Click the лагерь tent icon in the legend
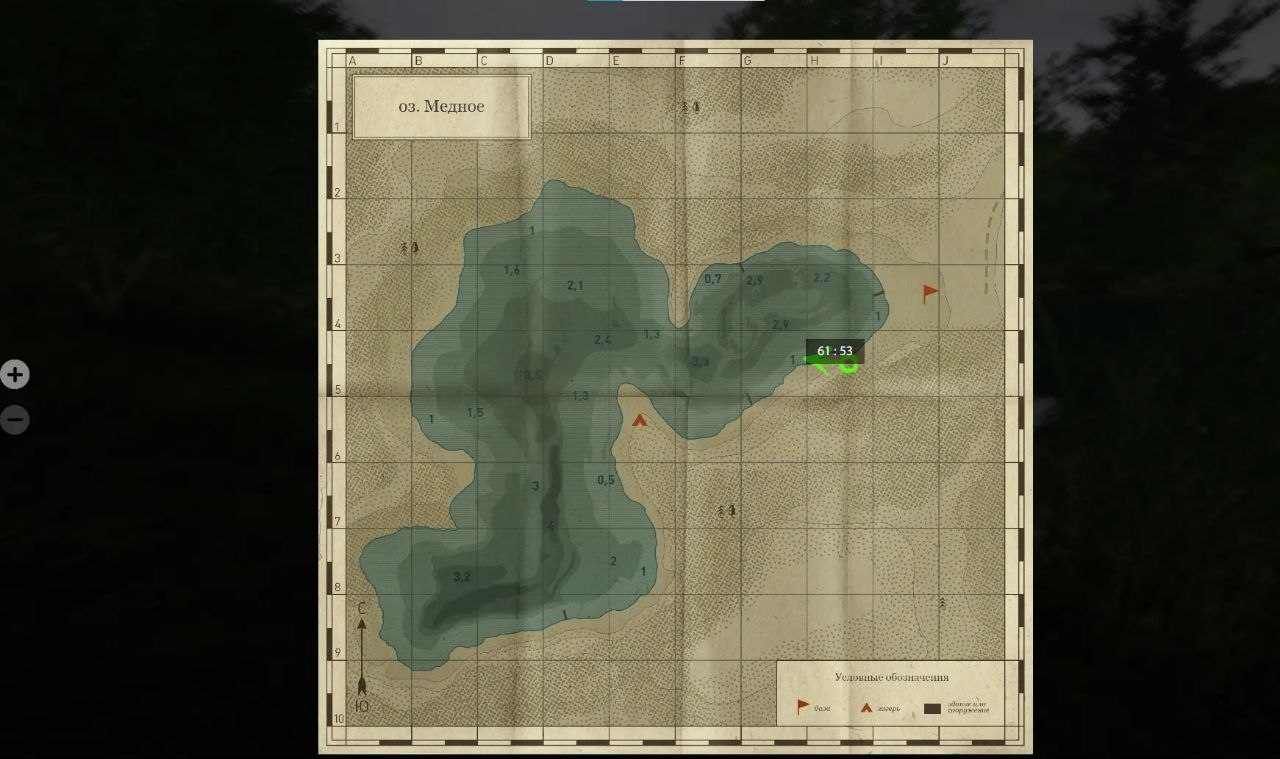This screenshot has width=1280, height=759. click(x=868, y=705)
